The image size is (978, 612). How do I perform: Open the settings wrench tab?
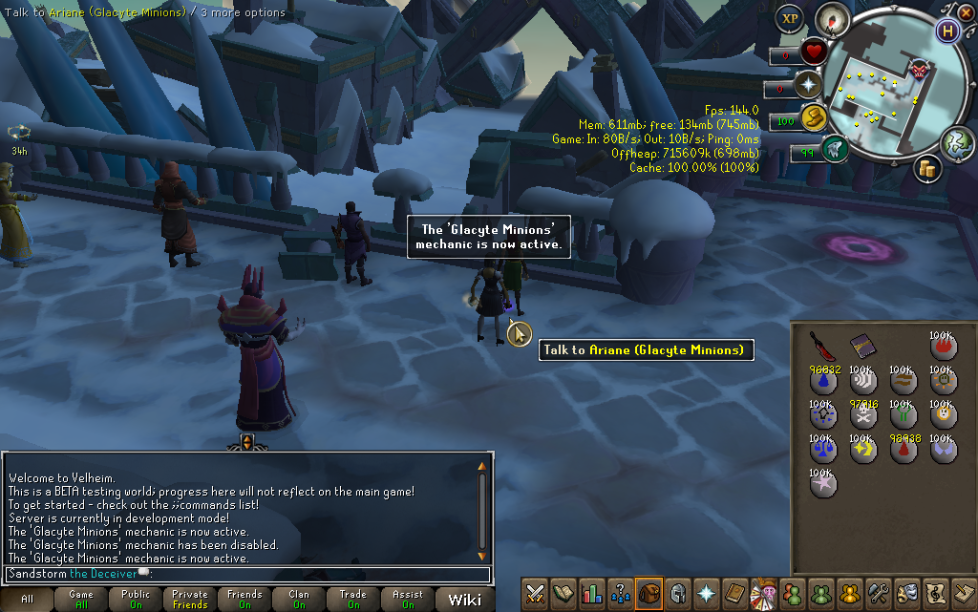[880, 592]
